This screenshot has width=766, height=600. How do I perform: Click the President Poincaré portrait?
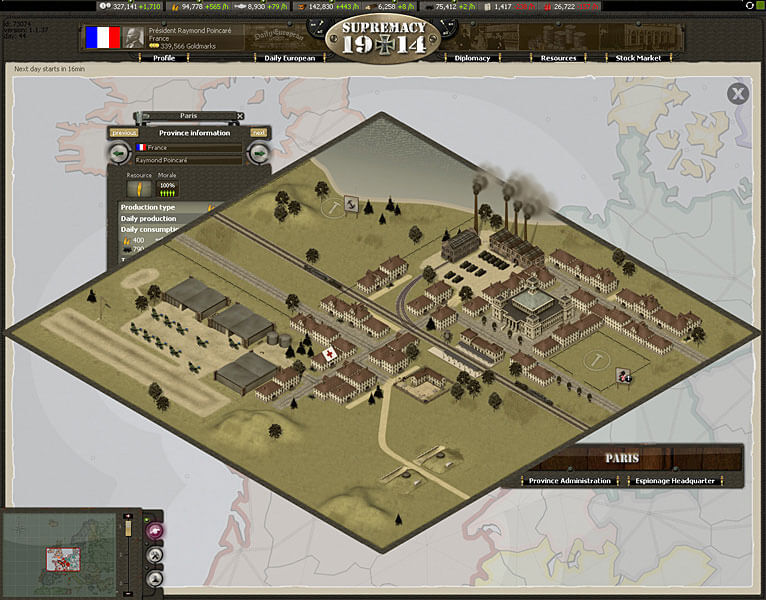[x=131, y=38]
